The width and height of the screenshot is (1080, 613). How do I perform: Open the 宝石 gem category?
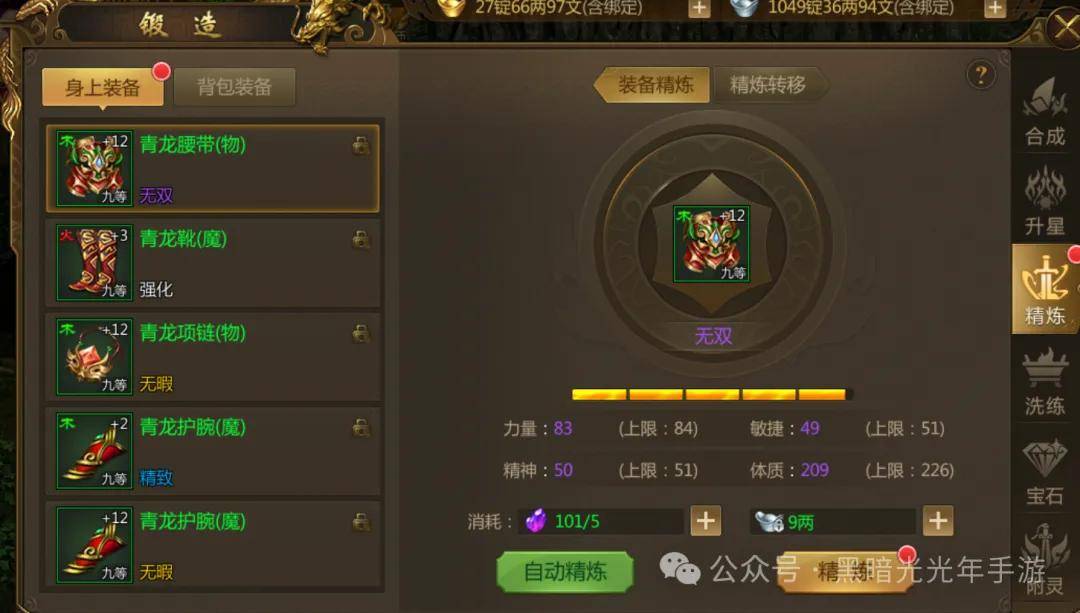click(1045, 470)
